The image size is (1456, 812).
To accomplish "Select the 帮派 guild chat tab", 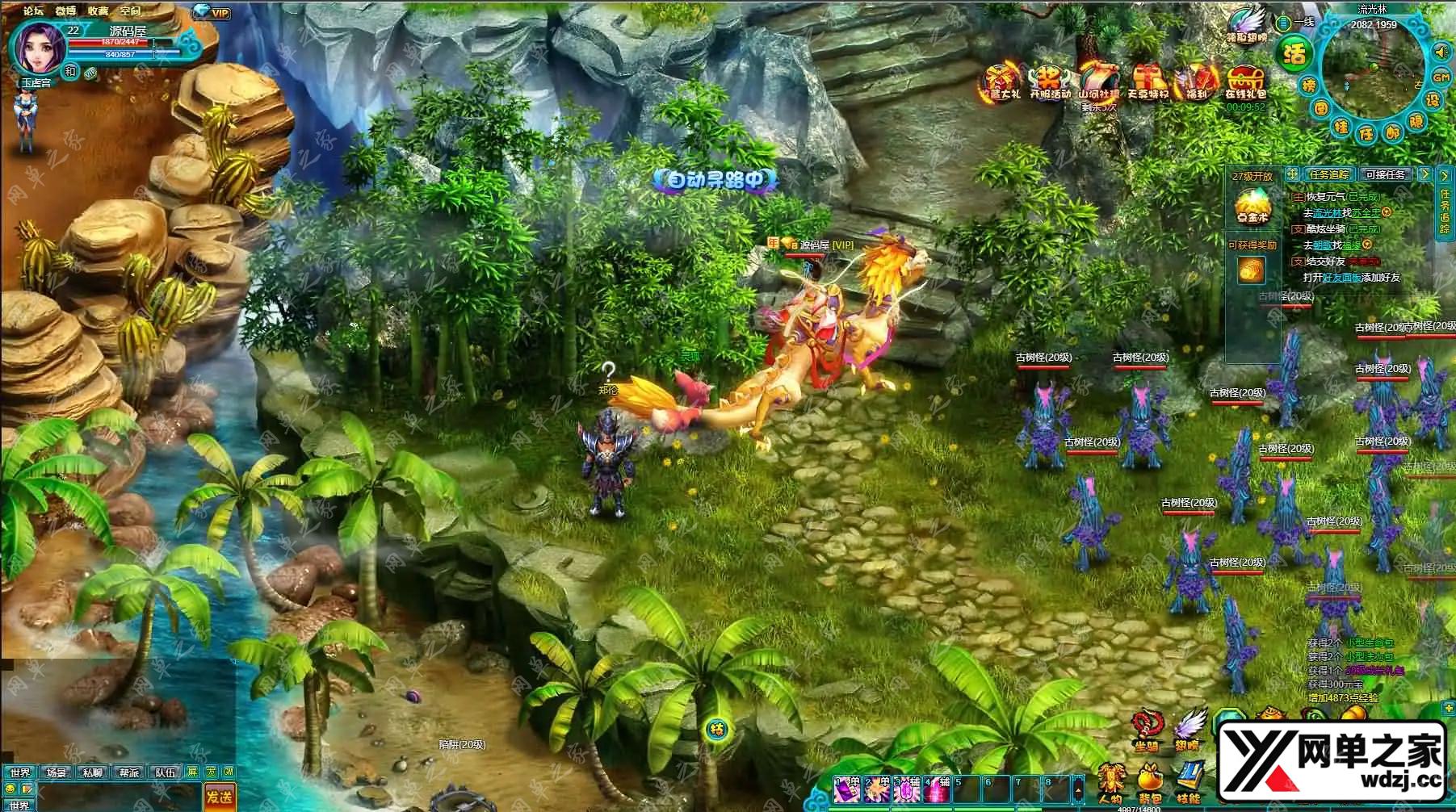I will click(x=129, y=772).
